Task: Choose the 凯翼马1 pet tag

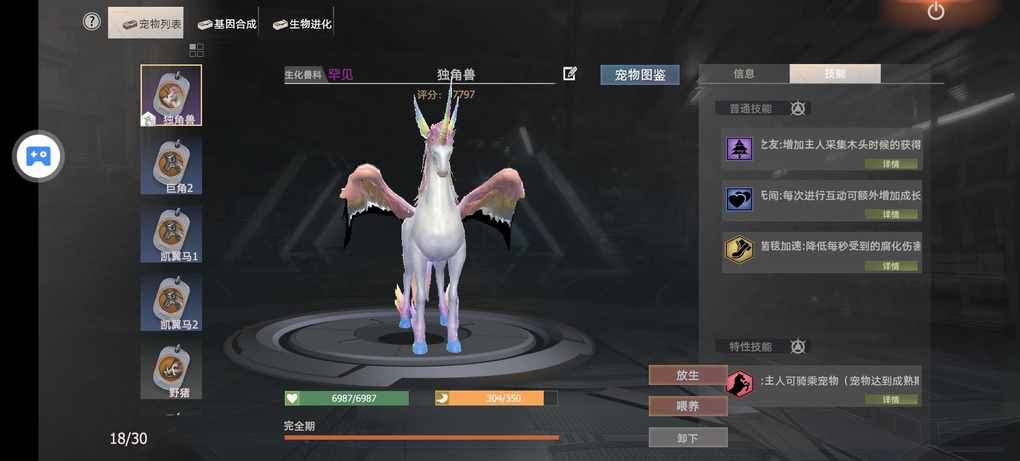Action: 171,234
